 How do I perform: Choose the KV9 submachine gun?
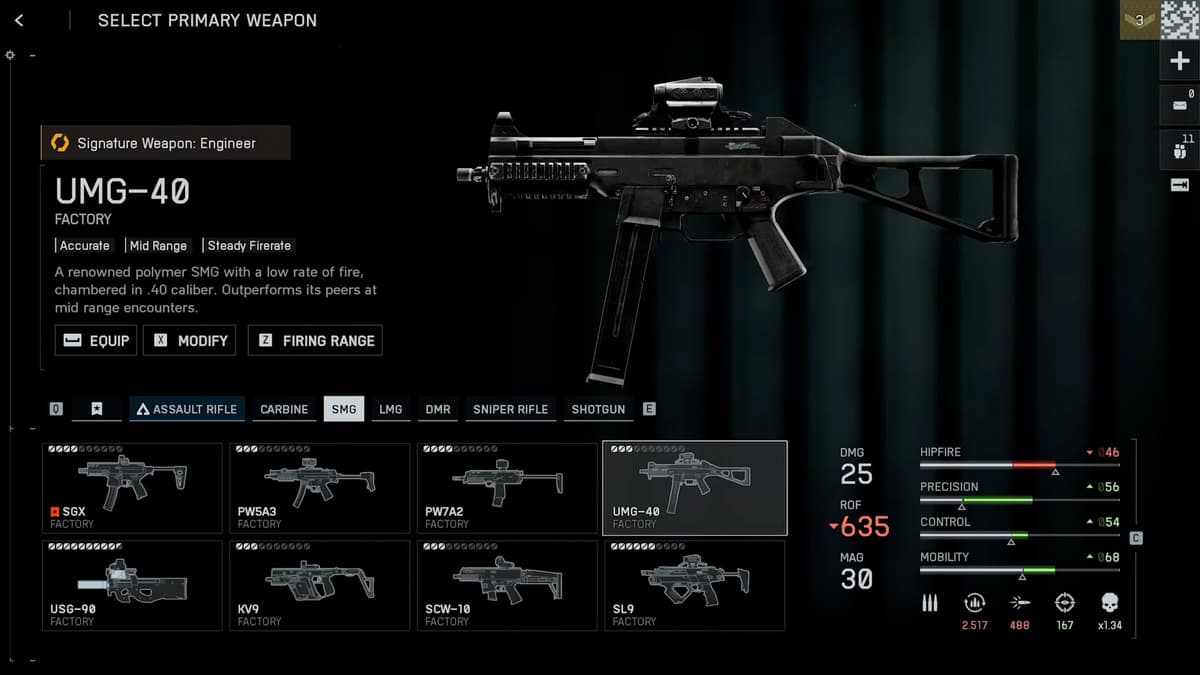(319, 585)
